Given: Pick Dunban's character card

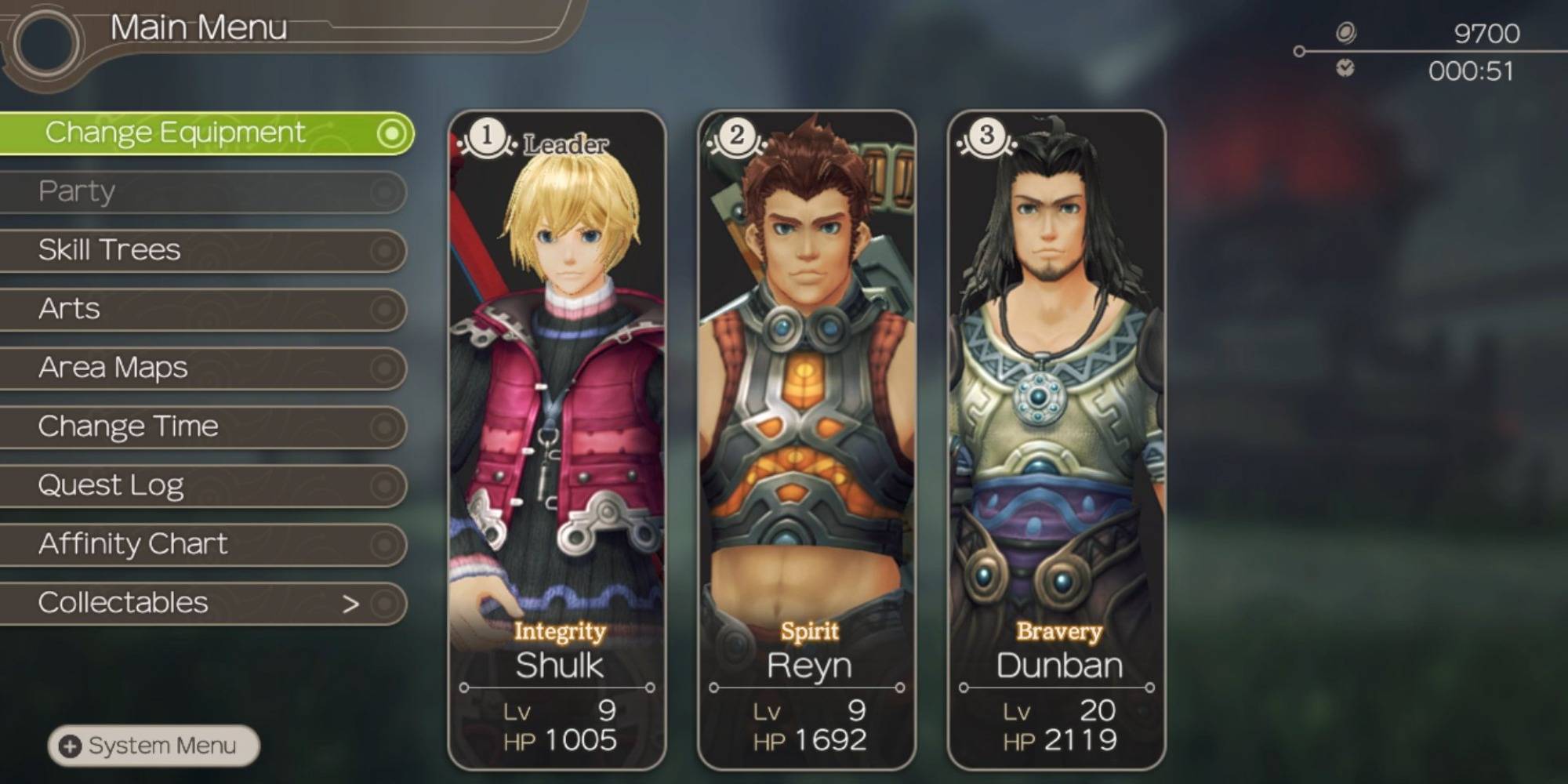Looking at the screenshot, I should (1056, 439).
